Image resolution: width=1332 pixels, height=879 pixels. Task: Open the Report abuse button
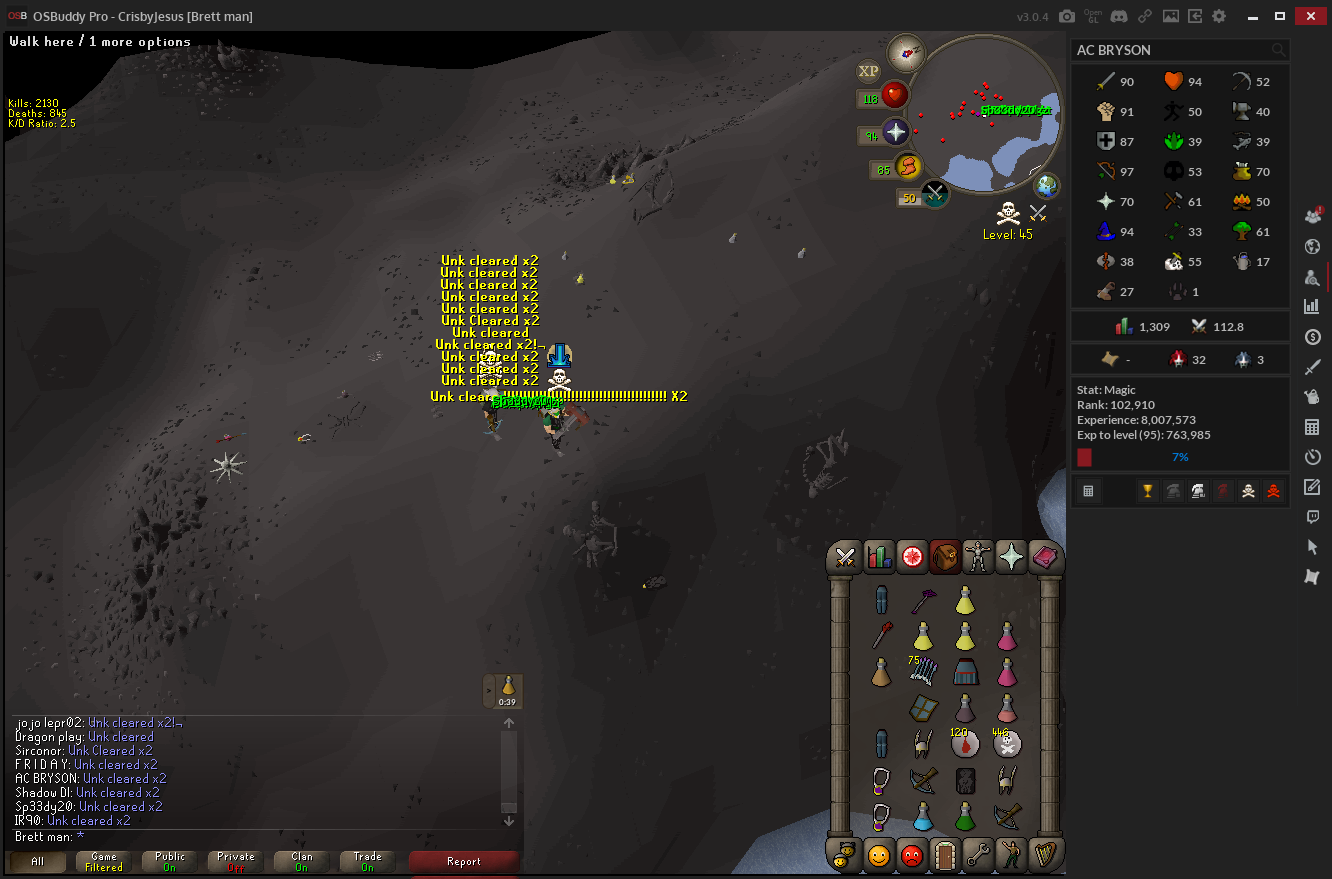click(463, 861)
